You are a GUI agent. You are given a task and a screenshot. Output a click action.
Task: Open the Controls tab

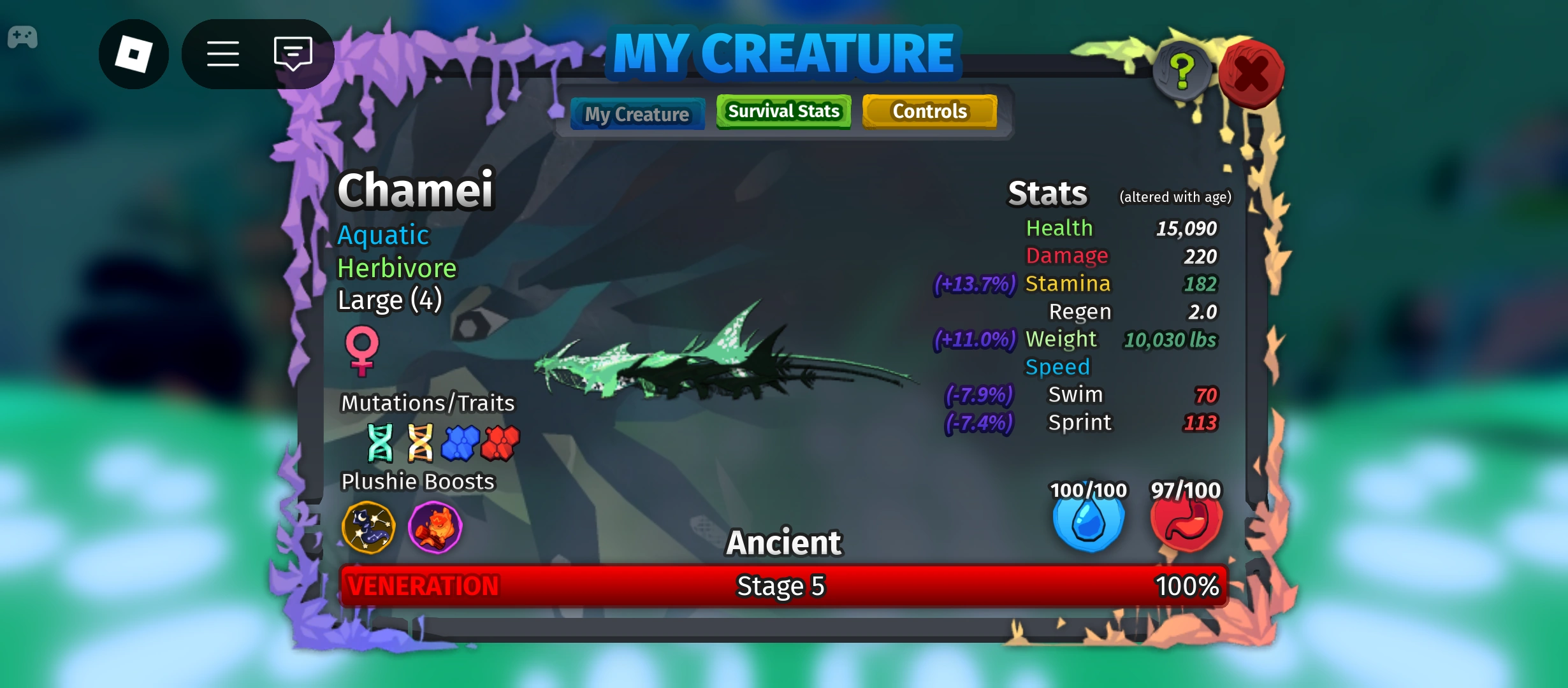click(929, 111)
